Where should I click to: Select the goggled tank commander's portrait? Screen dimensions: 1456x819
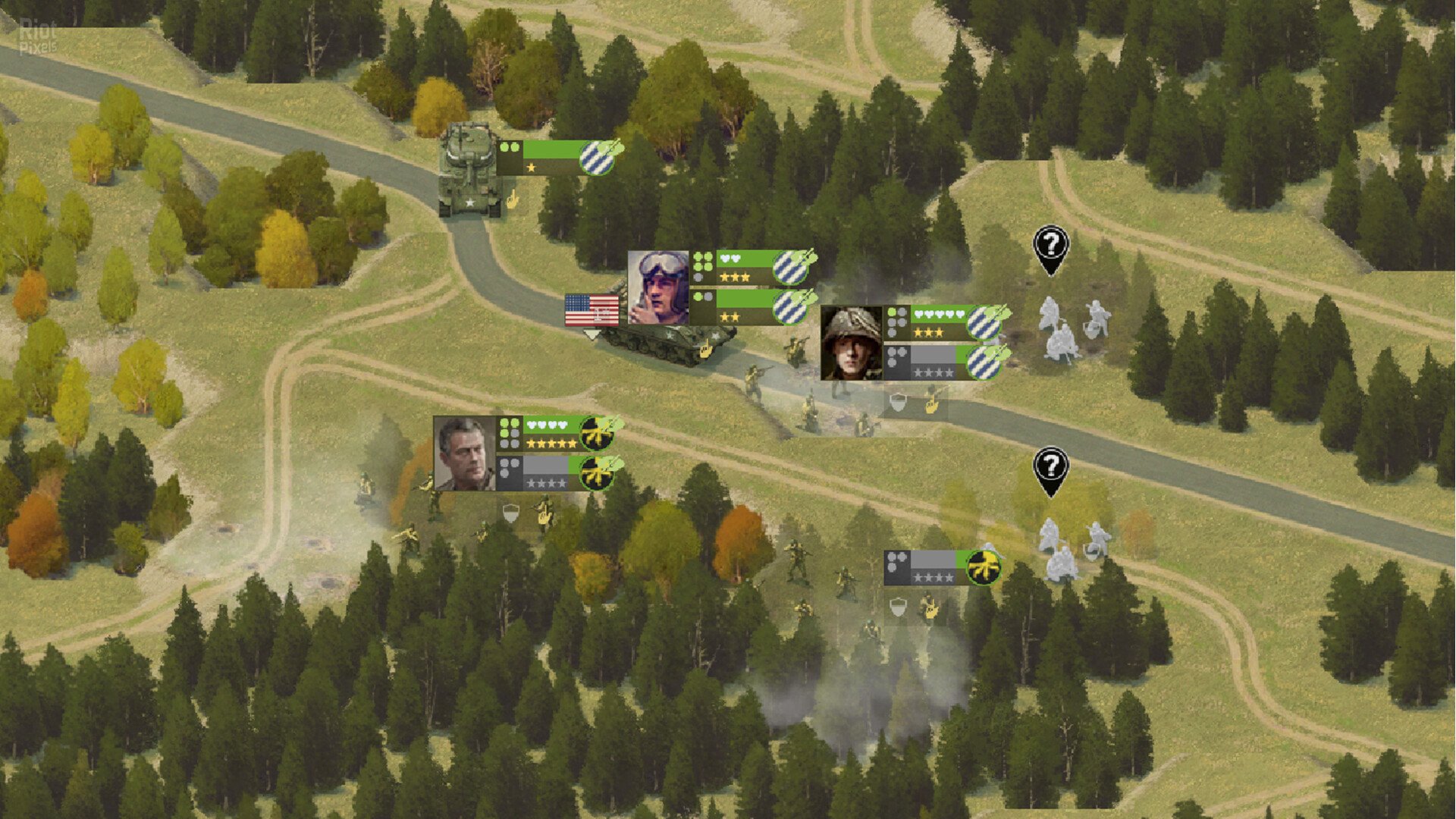(x=658, y=288)
